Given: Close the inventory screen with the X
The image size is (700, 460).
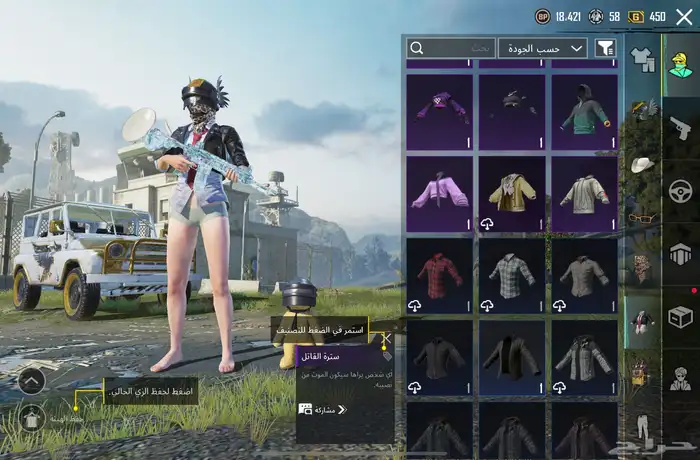Looking at the screenshot, I should 684,17.
